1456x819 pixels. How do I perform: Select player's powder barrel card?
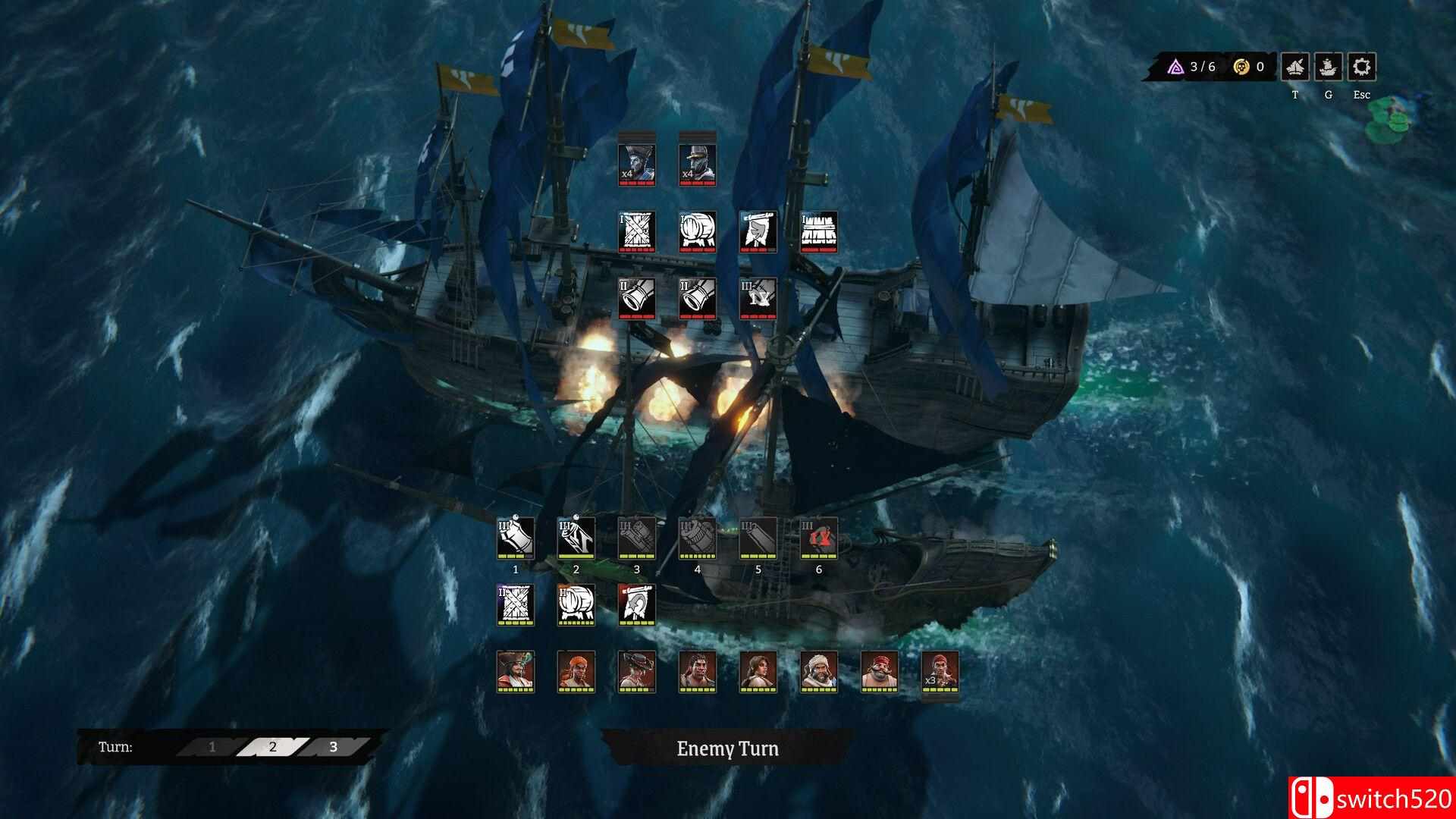click(576, 604)
